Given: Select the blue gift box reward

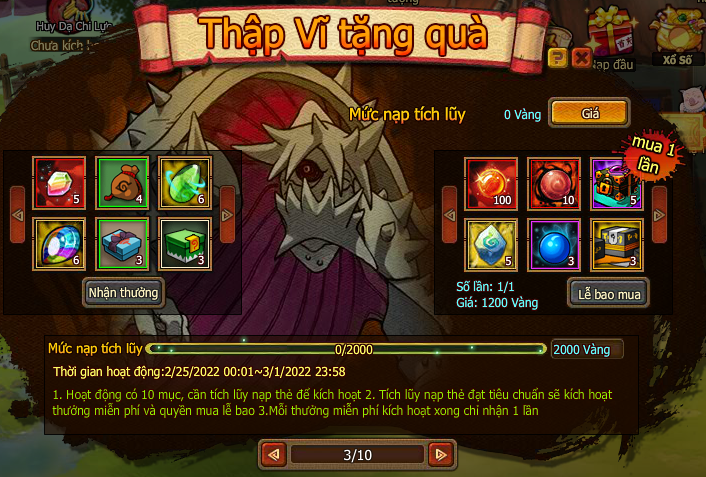Looking at the screenshot, I should tap(122, 242).
